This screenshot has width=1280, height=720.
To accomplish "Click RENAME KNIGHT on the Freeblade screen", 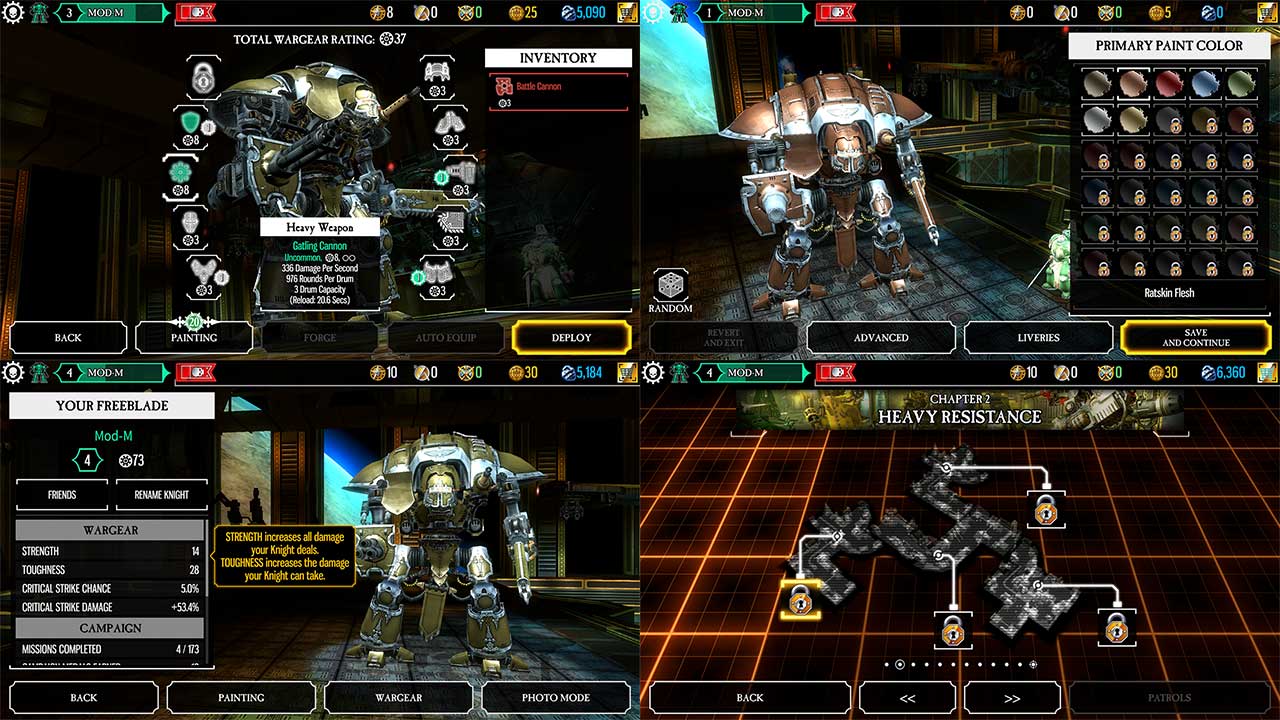I will coord(161,494).
